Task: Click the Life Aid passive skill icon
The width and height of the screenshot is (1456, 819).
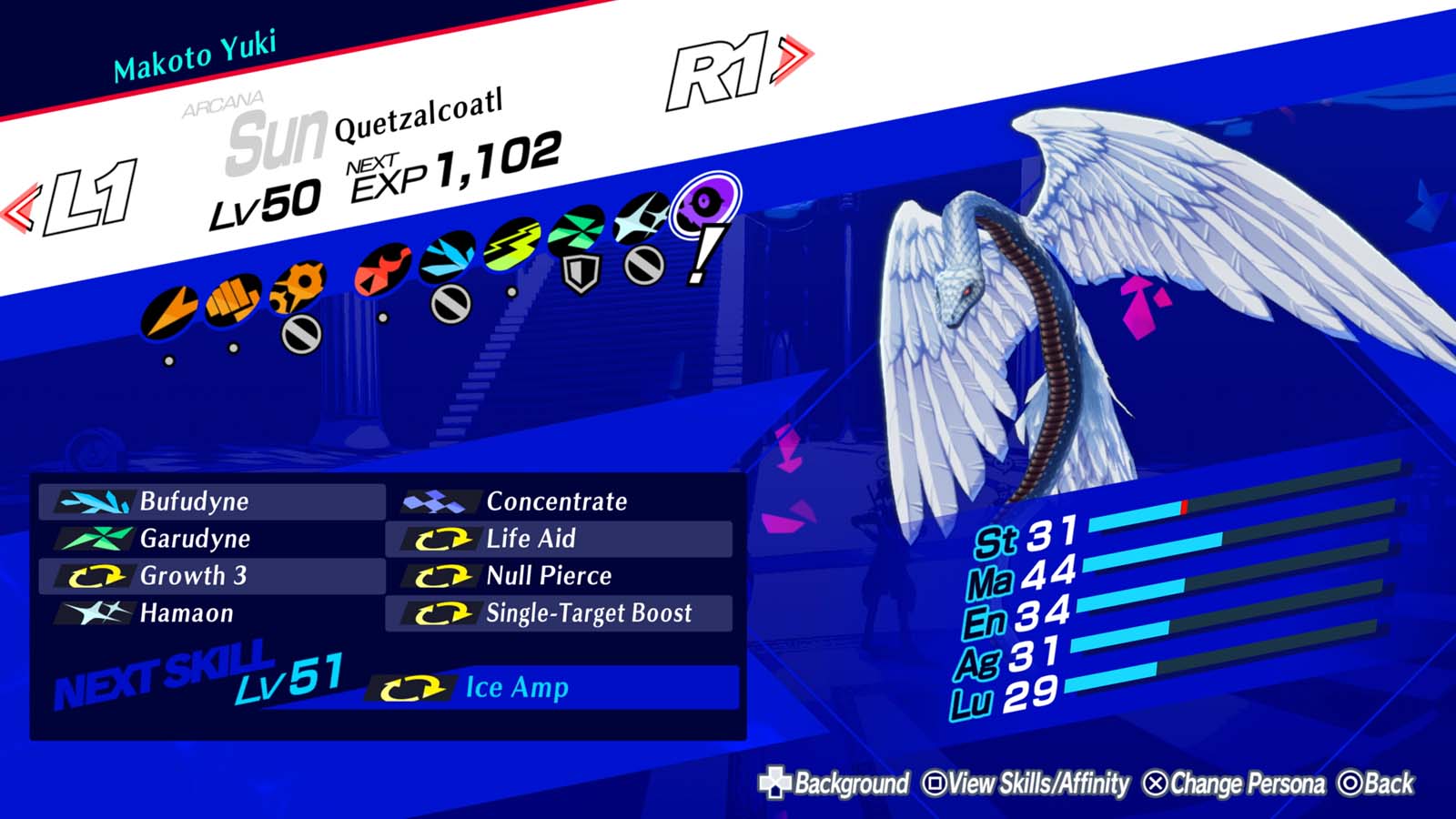Action: pyautogui.click(x=445, y=539)
